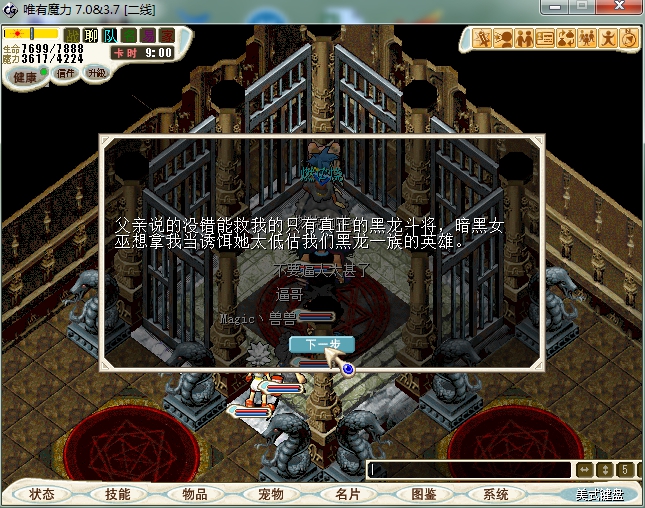Screen dimensions: 645x508
Task: Click the compass icon in top toolbar
Action: [629, 39]
